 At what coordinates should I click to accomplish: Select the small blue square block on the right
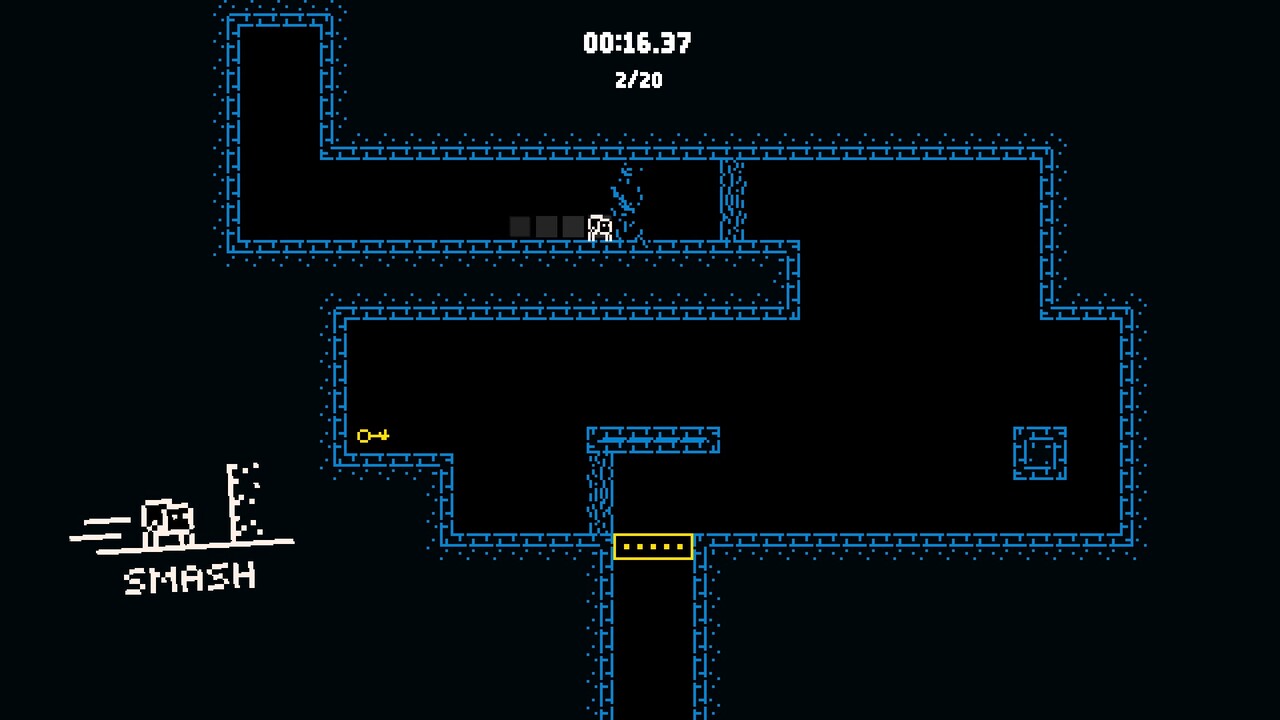[x=1038, y=452]
